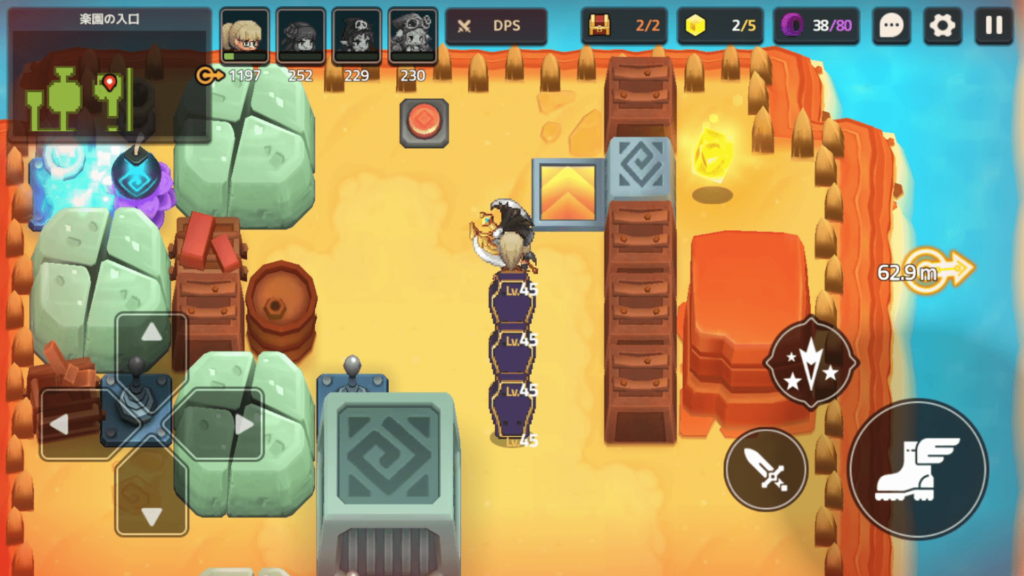Select the blonde hero portrait
Screen dimensions: 1024x576
click(244, 36)
